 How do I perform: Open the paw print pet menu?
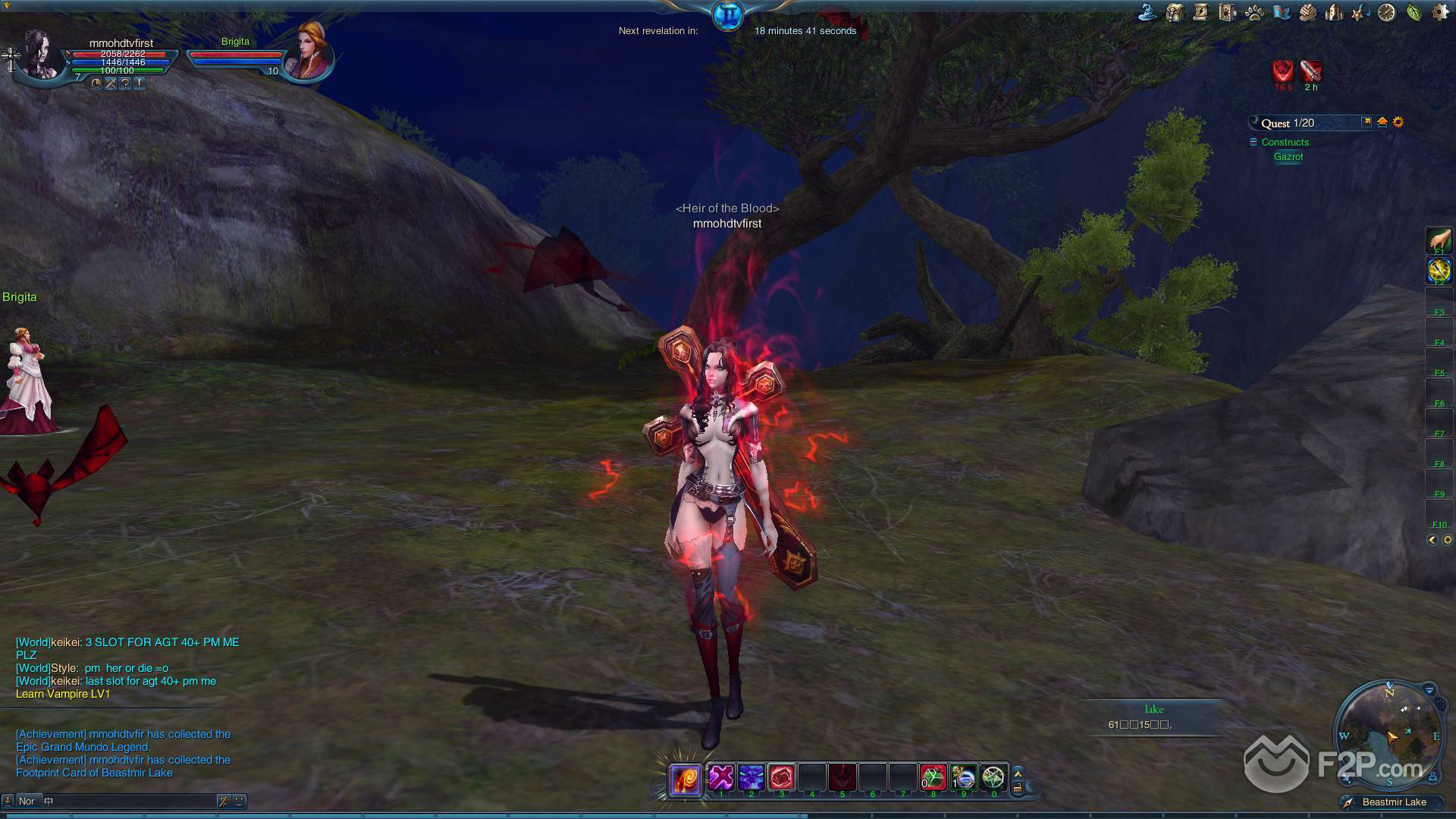(1254, 13)
